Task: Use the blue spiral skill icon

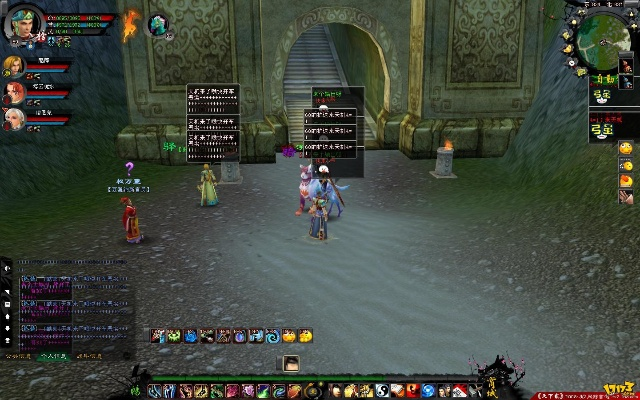Action: pos(271,337)
